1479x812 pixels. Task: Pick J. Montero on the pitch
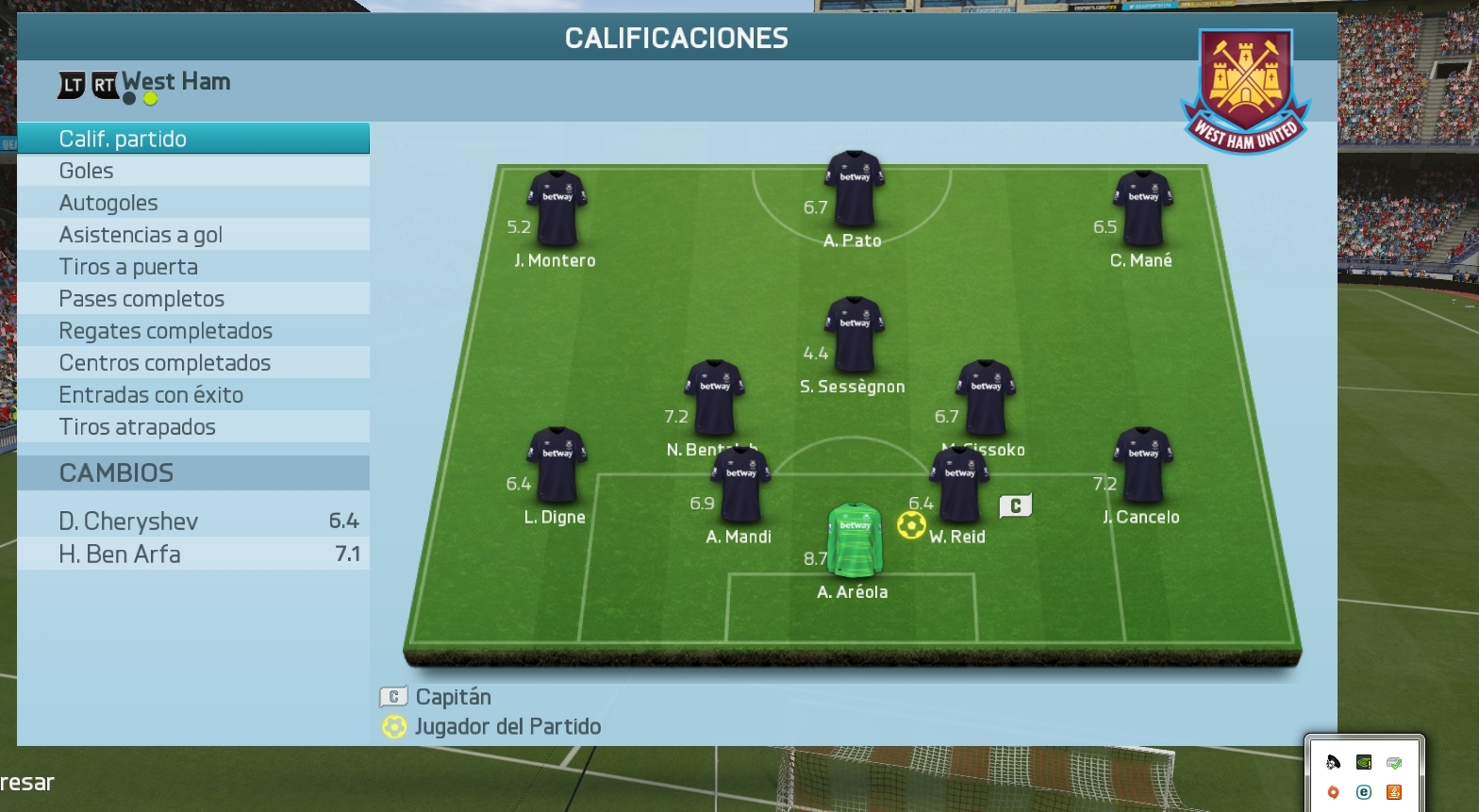point(557,208)
